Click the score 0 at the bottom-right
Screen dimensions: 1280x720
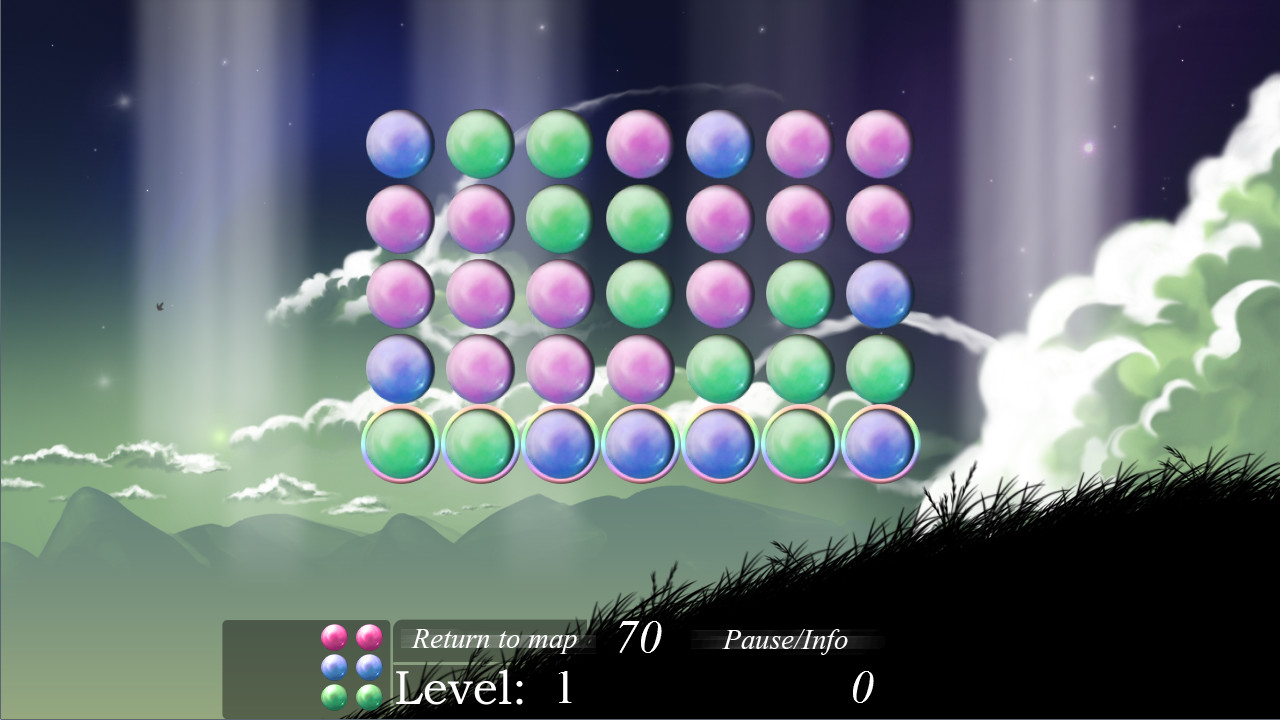coord(862,685)
